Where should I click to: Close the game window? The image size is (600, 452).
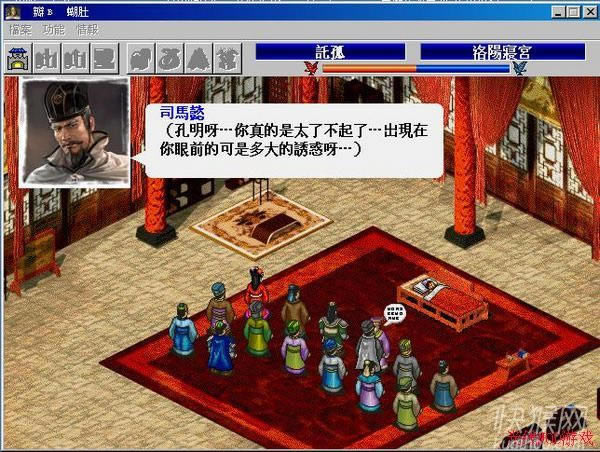point(588,12)
